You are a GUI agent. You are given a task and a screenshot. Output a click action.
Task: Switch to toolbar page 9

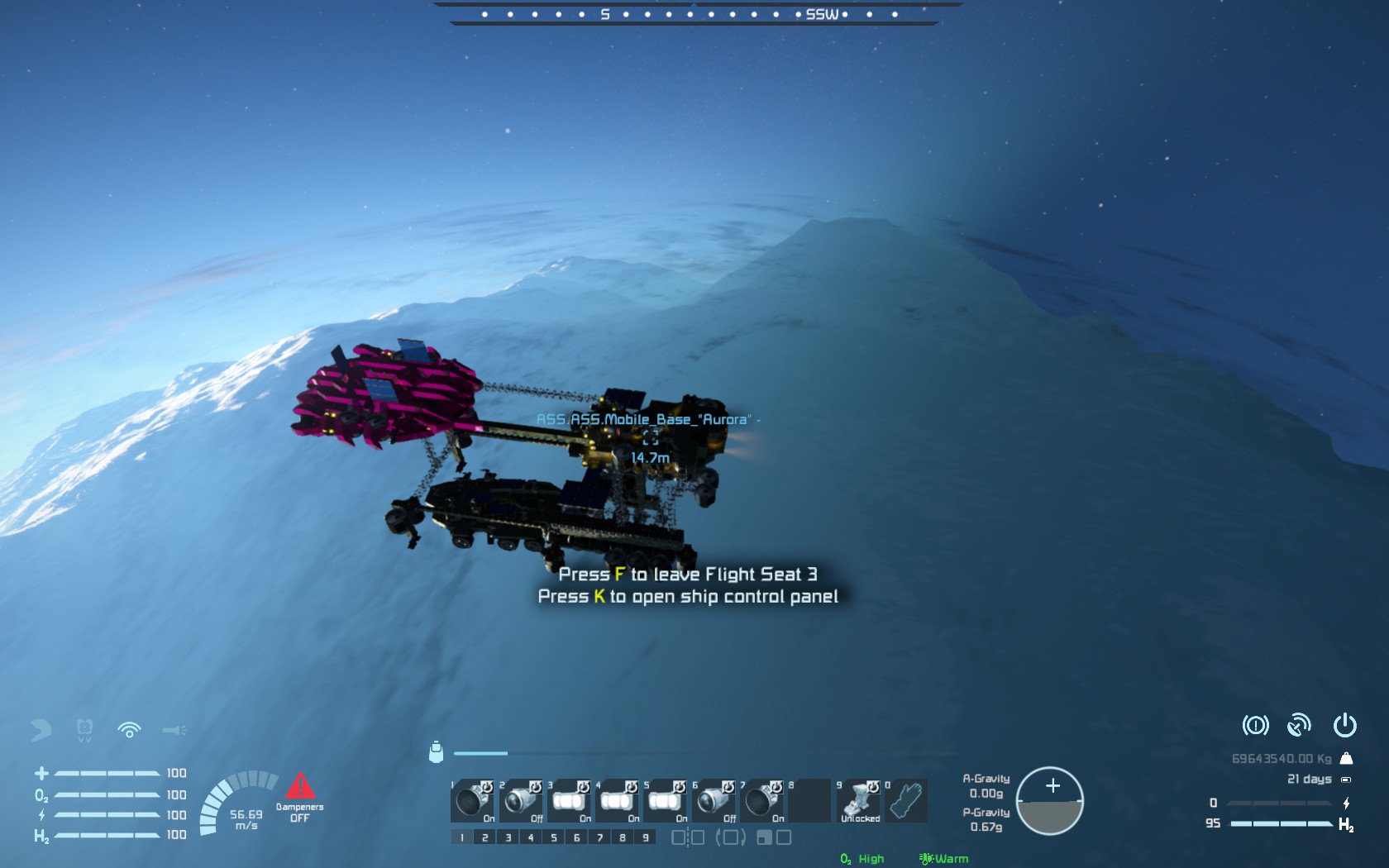[x=646, y=837]
